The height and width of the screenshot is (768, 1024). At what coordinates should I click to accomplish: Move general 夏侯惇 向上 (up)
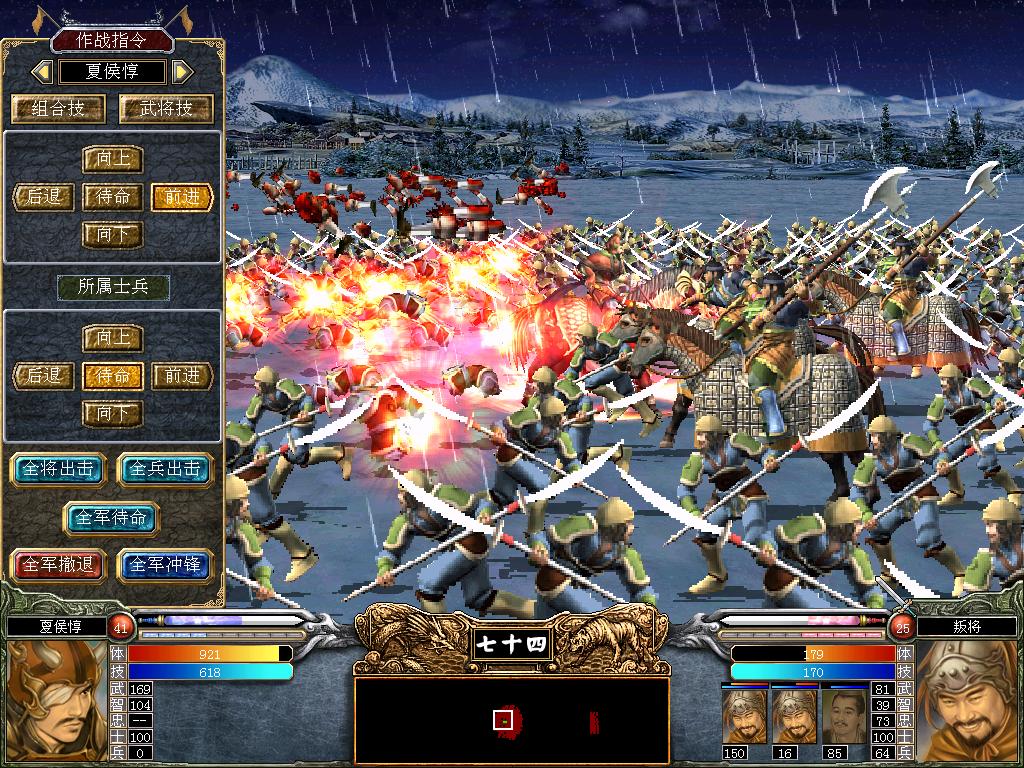pyautogui.click(x=113, y=160)
